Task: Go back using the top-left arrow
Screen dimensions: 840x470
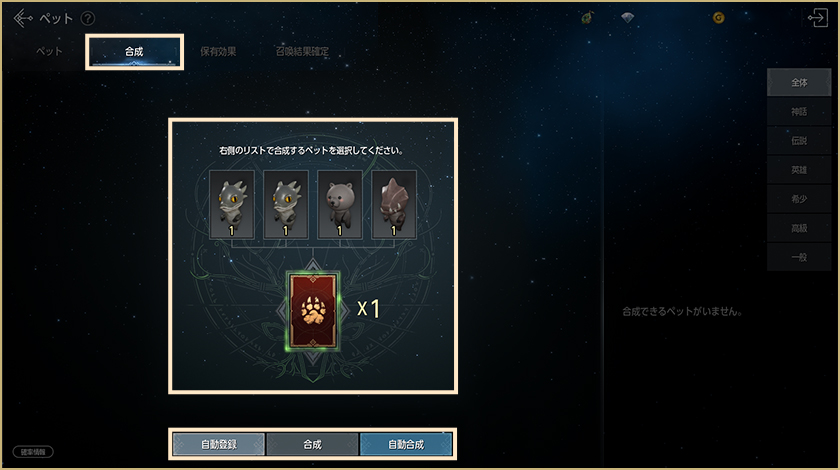Action: pyautogui.click(x=23, y=18)
